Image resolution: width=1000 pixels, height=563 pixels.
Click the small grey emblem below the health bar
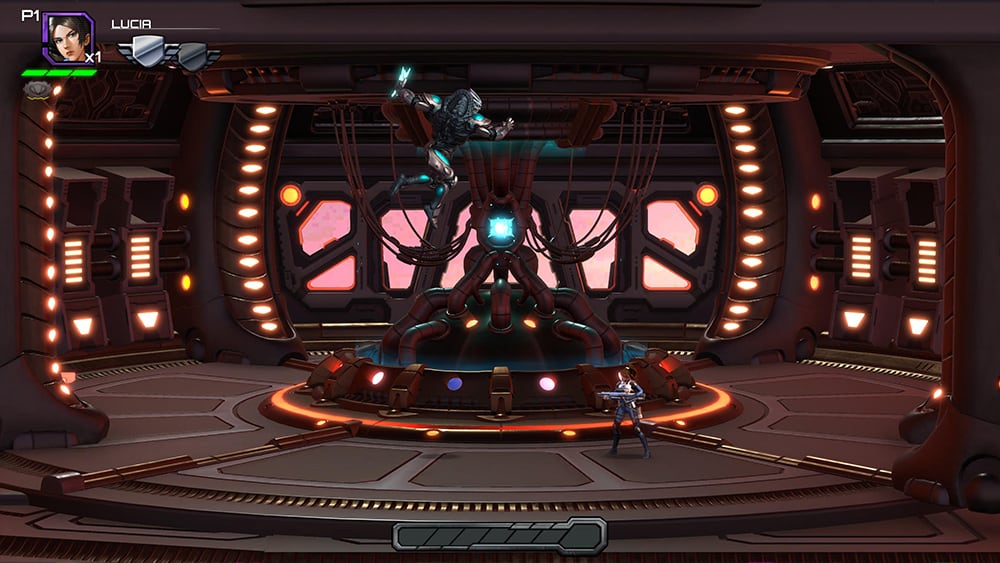pyautogui.click(x=36, y=90)
